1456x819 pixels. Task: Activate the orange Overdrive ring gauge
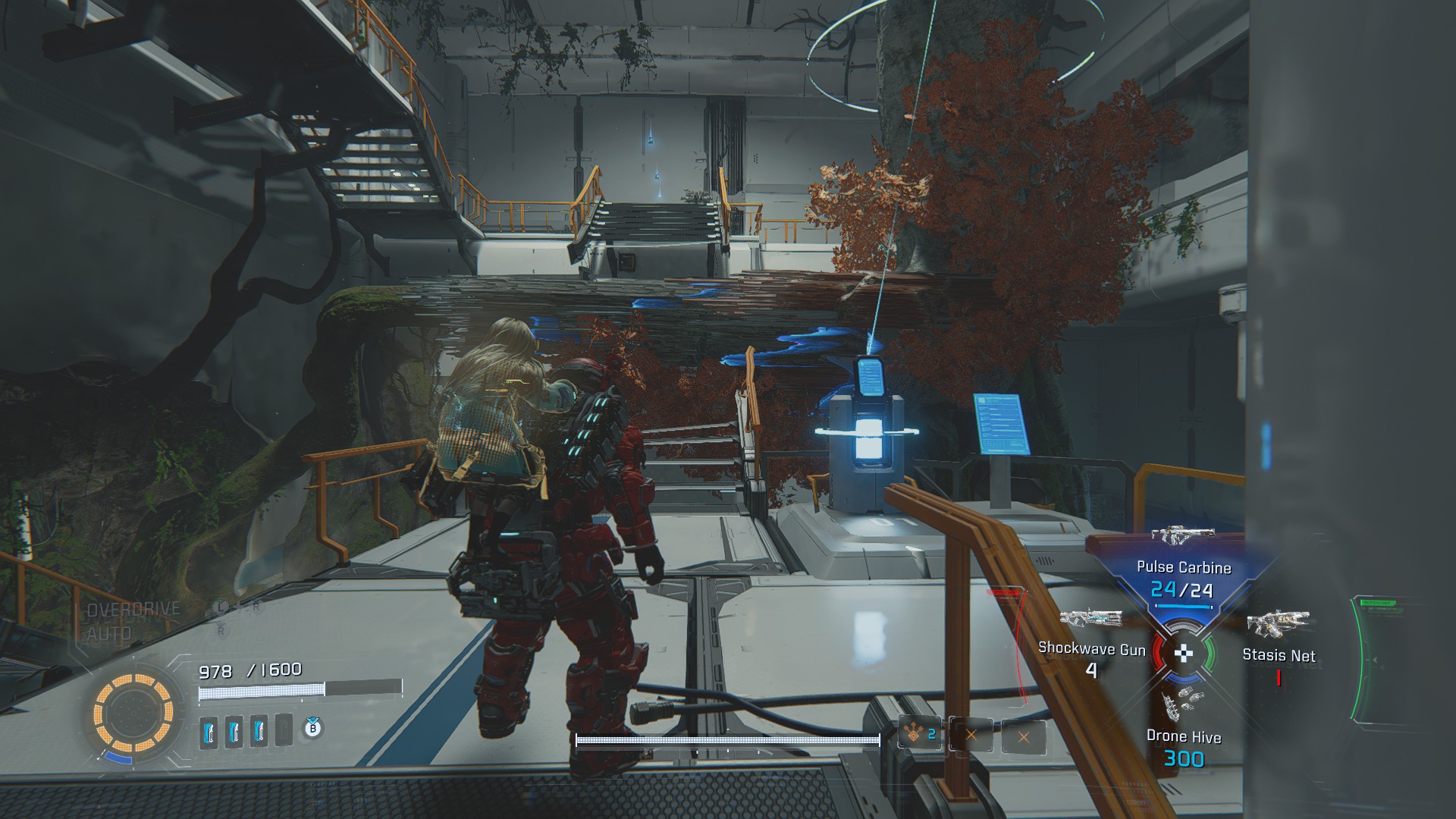pos(133,713)
